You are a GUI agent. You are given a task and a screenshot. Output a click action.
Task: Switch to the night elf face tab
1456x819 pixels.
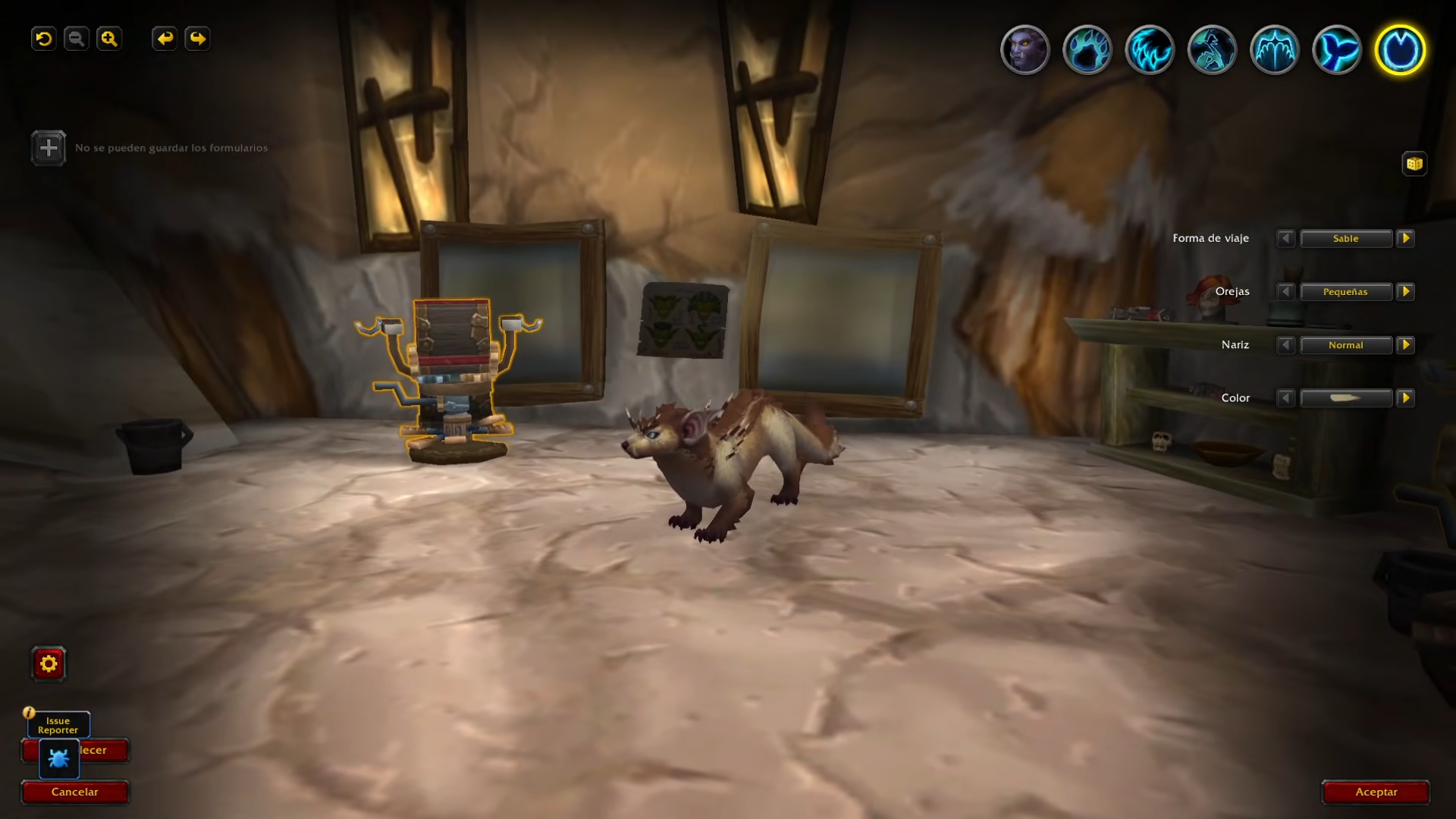coord(1025,50)
